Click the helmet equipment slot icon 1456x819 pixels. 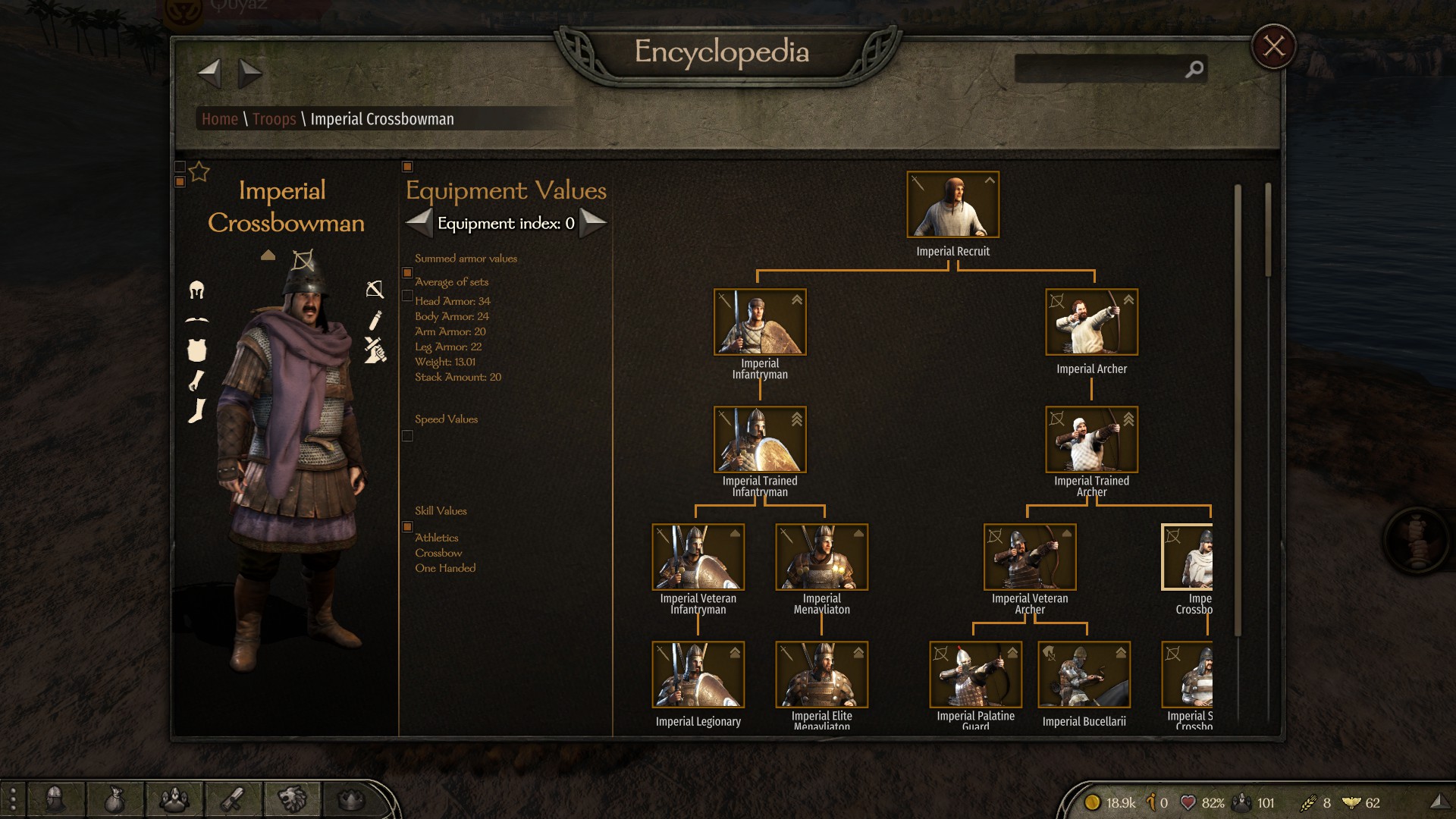tap(196, 290)
